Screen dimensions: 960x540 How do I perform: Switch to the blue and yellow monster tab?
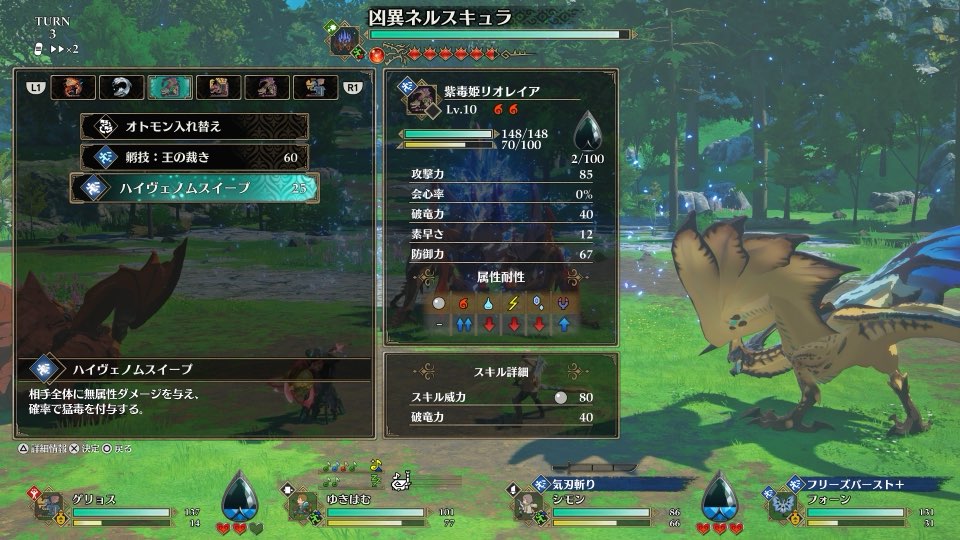(x=314, y=88)
